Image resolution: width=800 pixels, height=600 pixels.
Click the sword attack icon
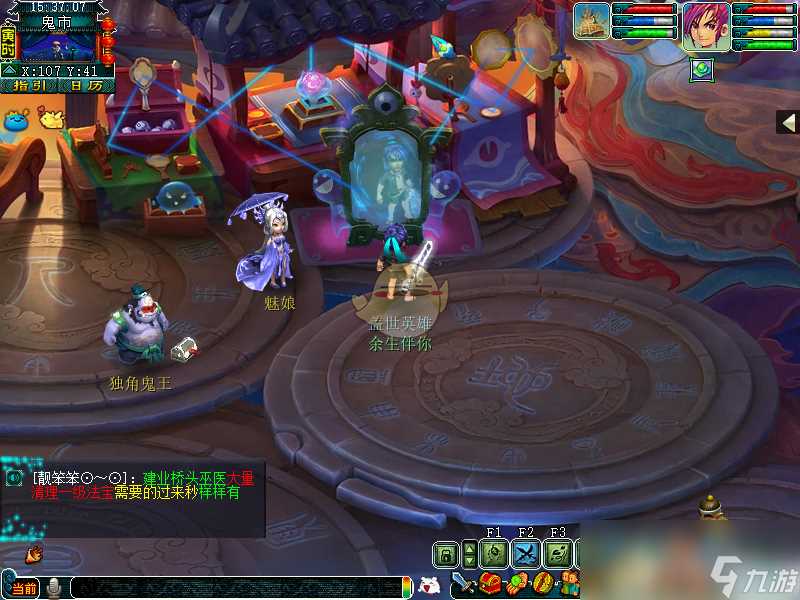point(464,584)
